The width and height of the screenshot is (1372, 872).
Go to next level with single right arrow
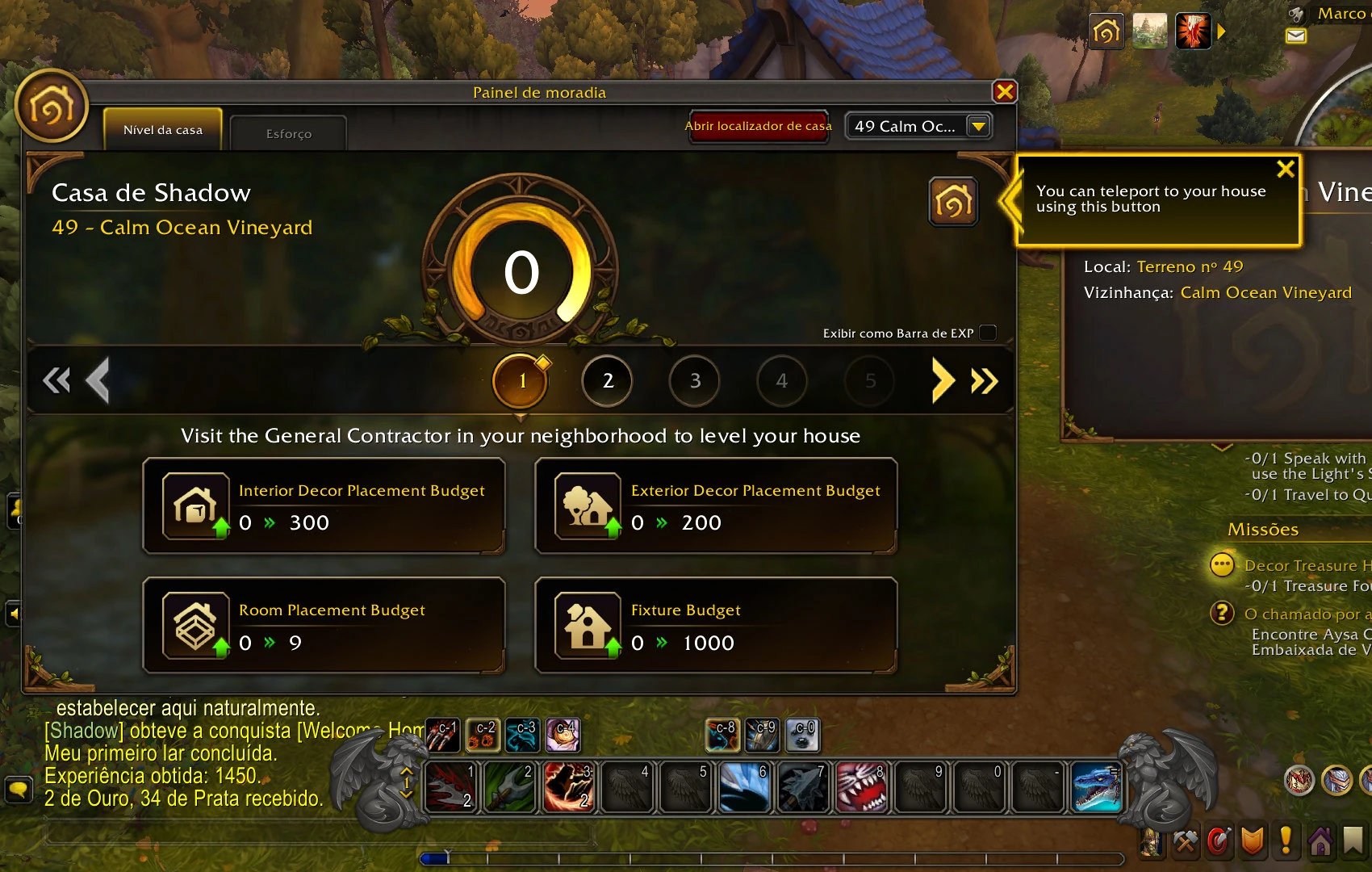click(x=942, y=380)
